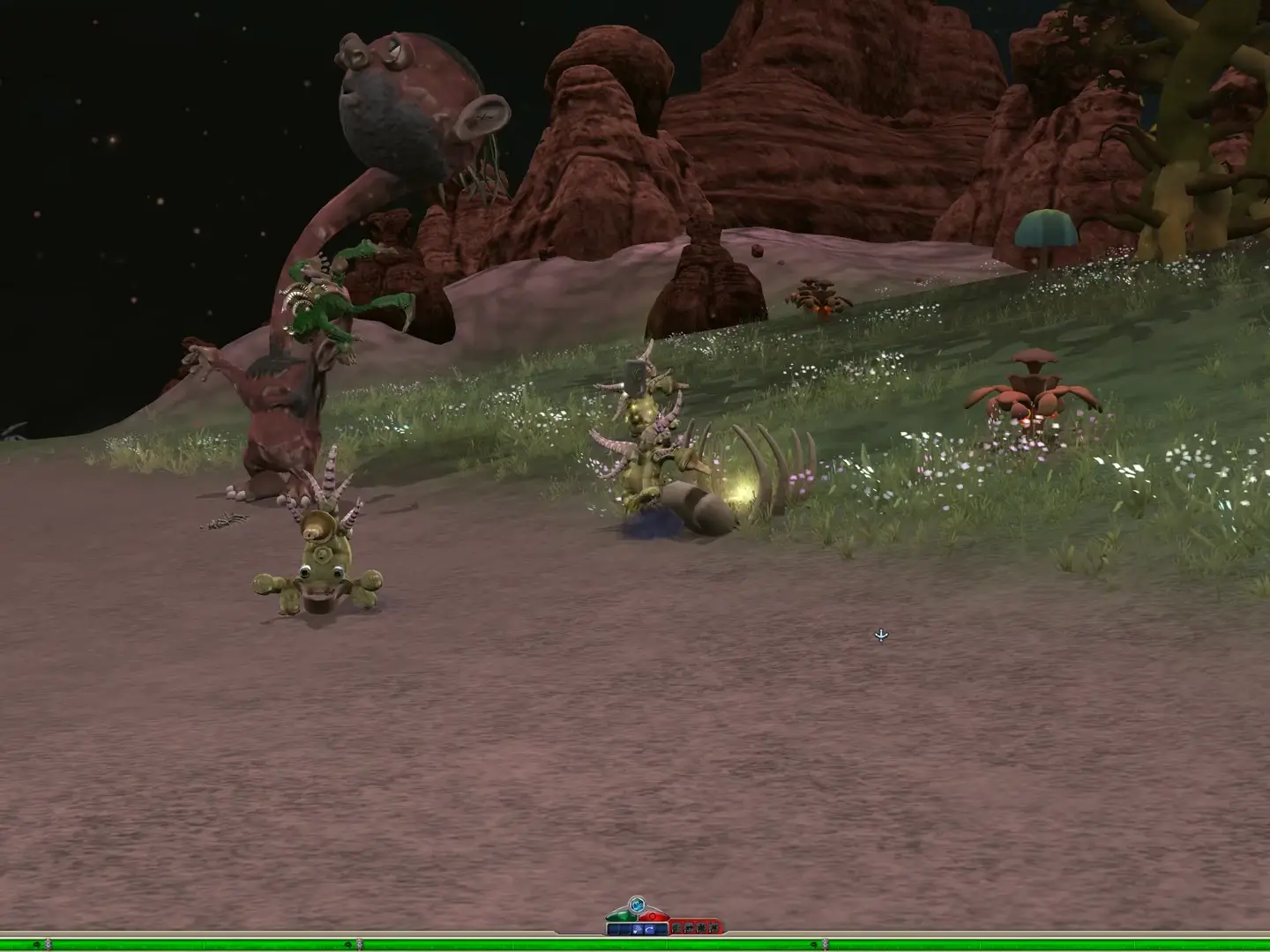Activate the Bite attack ability

click(x=676, y=929)
